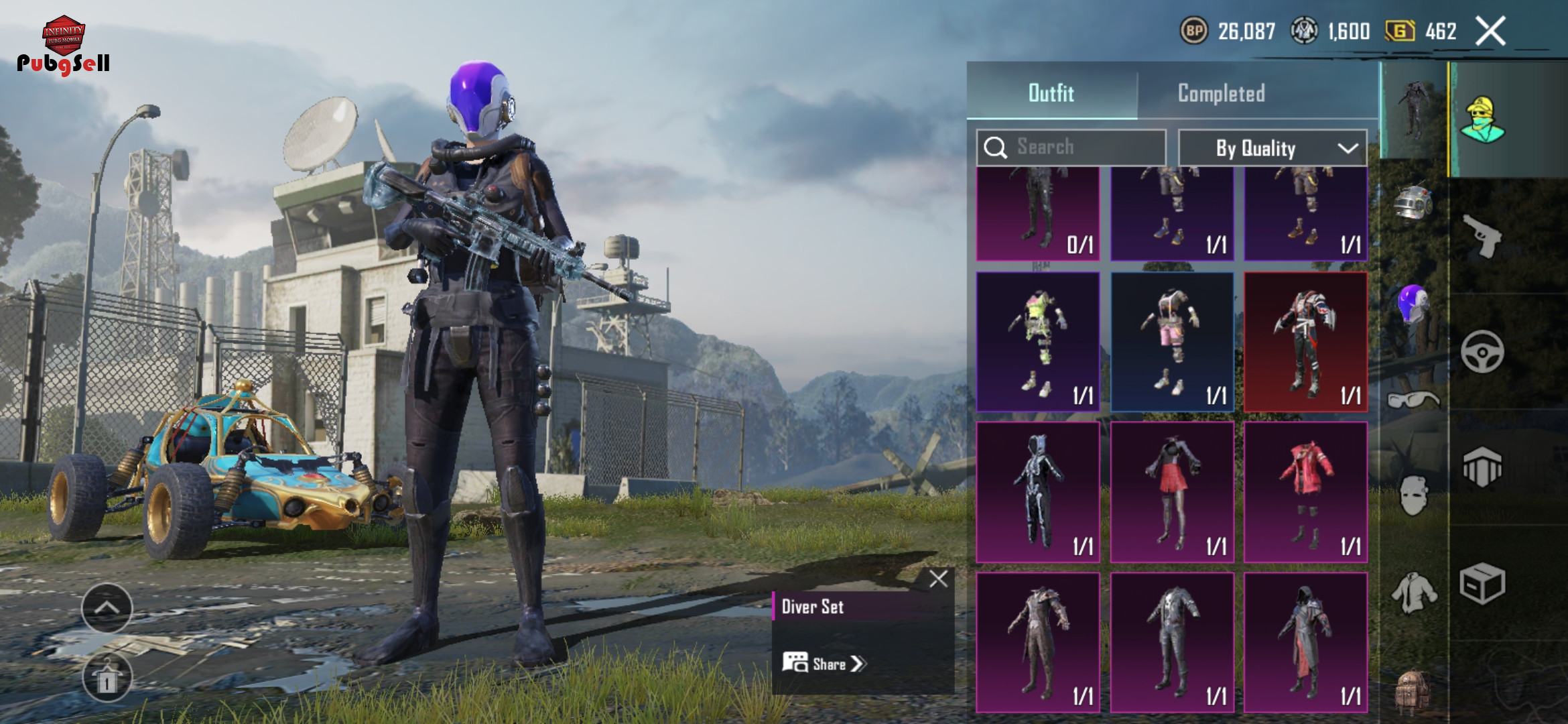Choose the red skirt outfit tile
The image size is (1568, 724).
point(1172,492)
